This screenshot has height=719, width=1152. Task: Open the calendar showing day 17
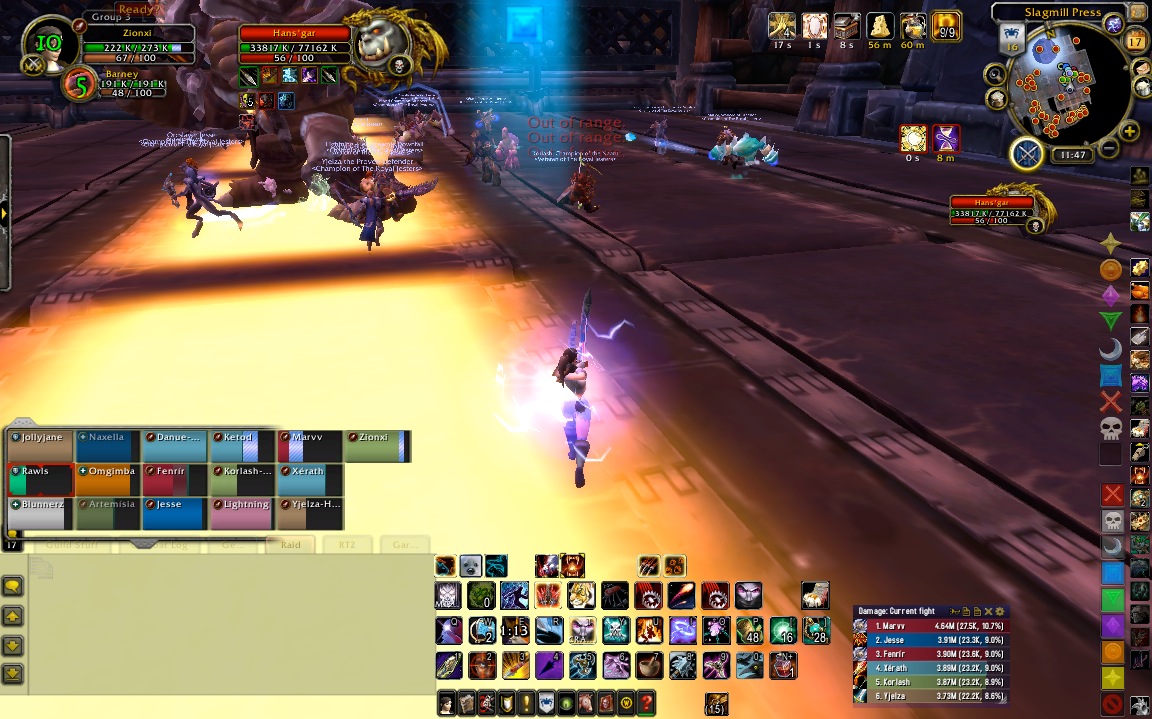point(1135,41)
